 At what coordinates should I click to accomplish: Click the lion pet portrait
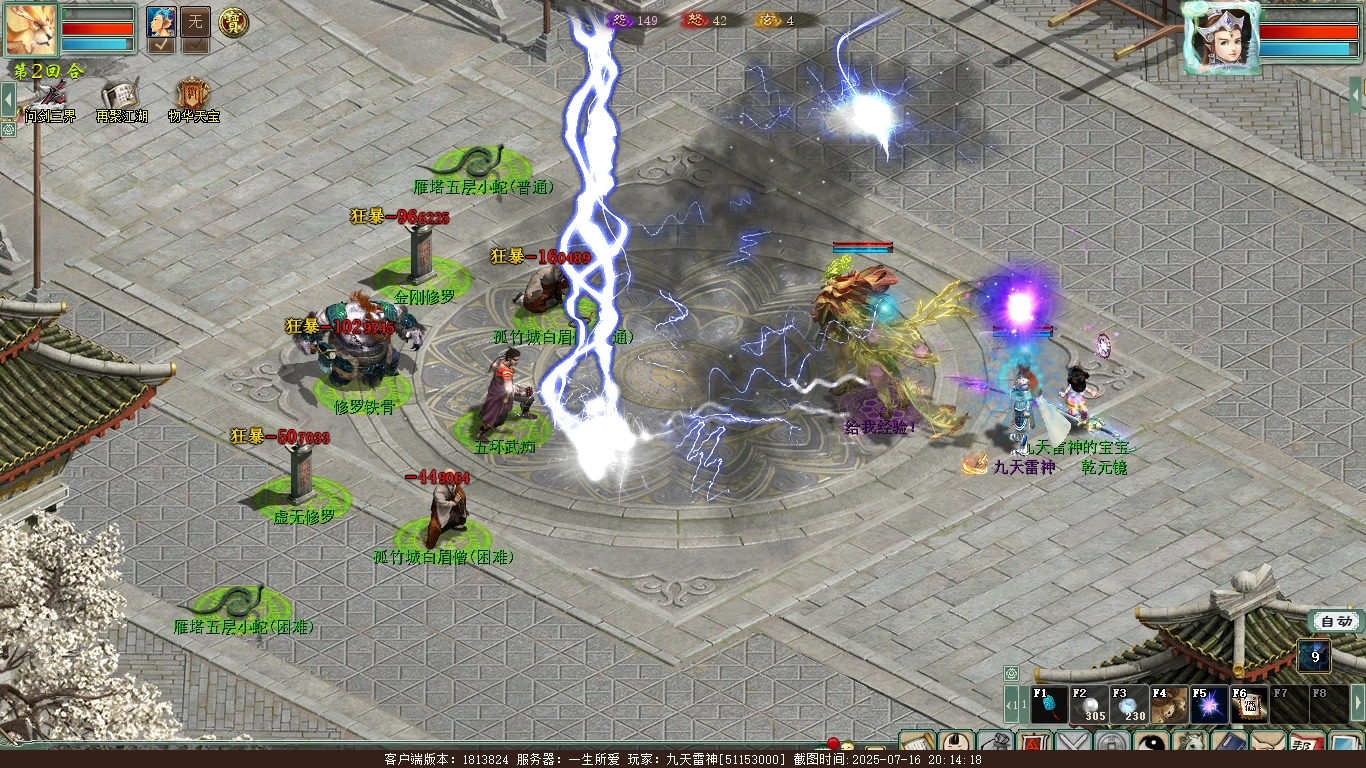pos(31,29)
